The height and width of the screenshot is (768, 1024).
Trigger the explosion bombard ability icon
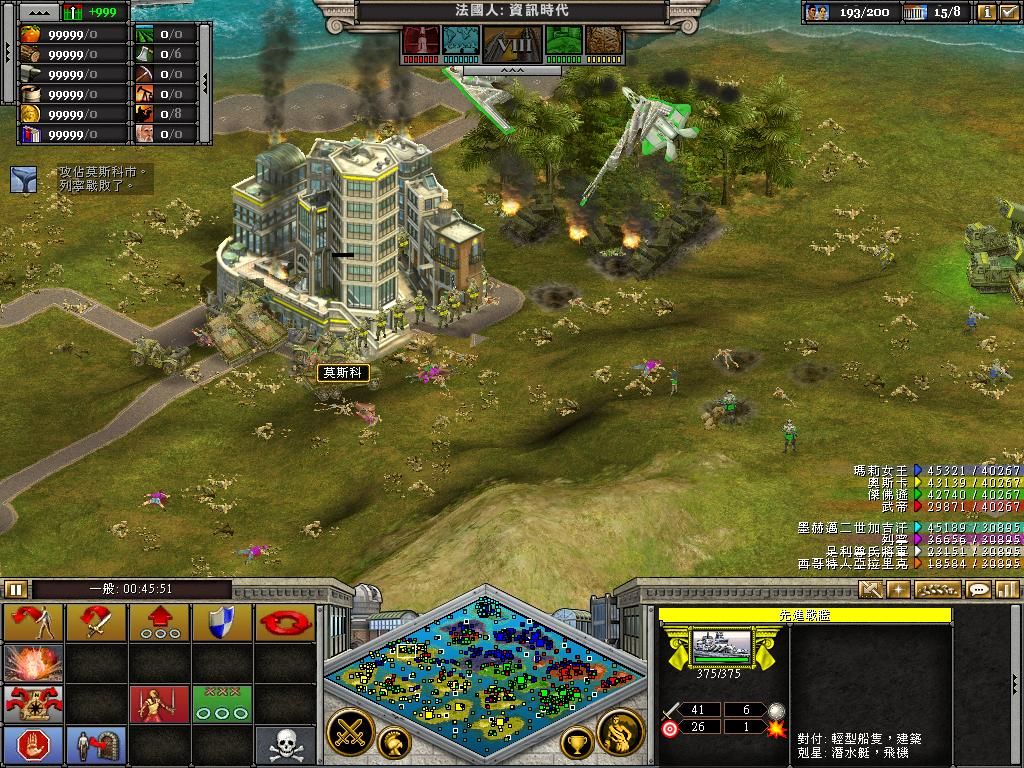point(34,663)
